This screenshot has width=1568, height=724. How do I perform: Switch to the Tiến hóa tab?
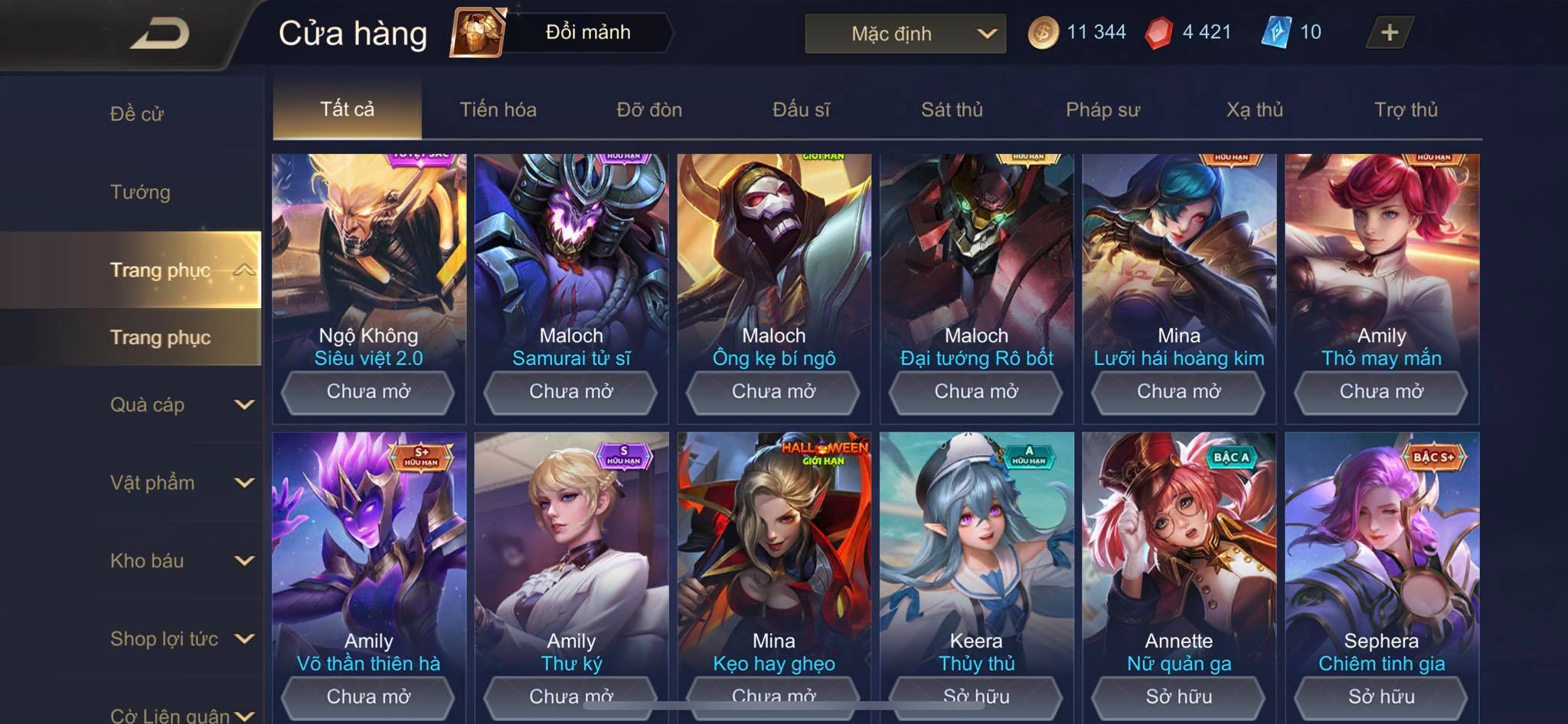click(x=498, y=109)
